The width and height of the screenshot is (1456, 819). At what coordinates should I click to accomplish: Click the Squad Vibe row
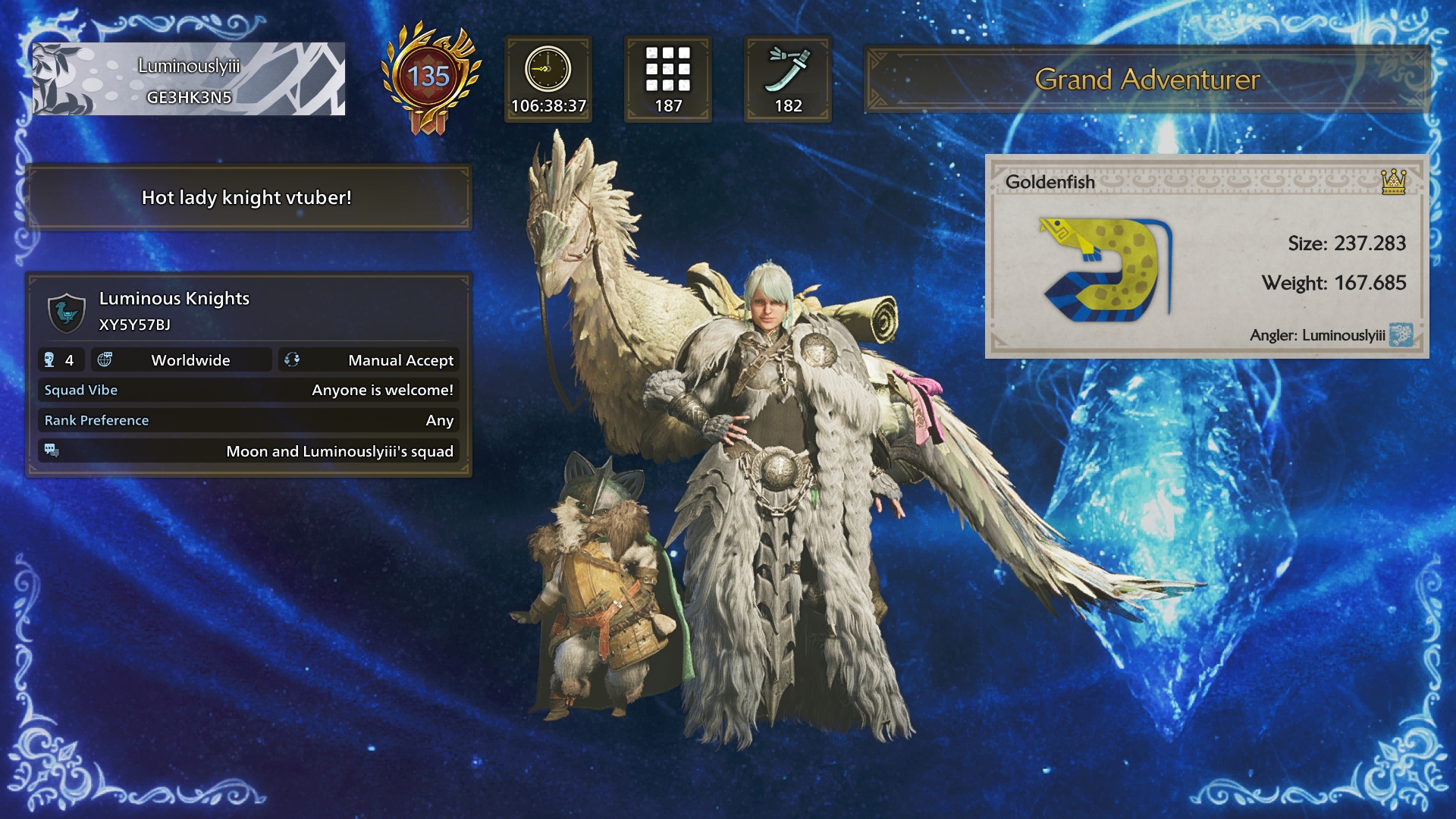point(249,391)
